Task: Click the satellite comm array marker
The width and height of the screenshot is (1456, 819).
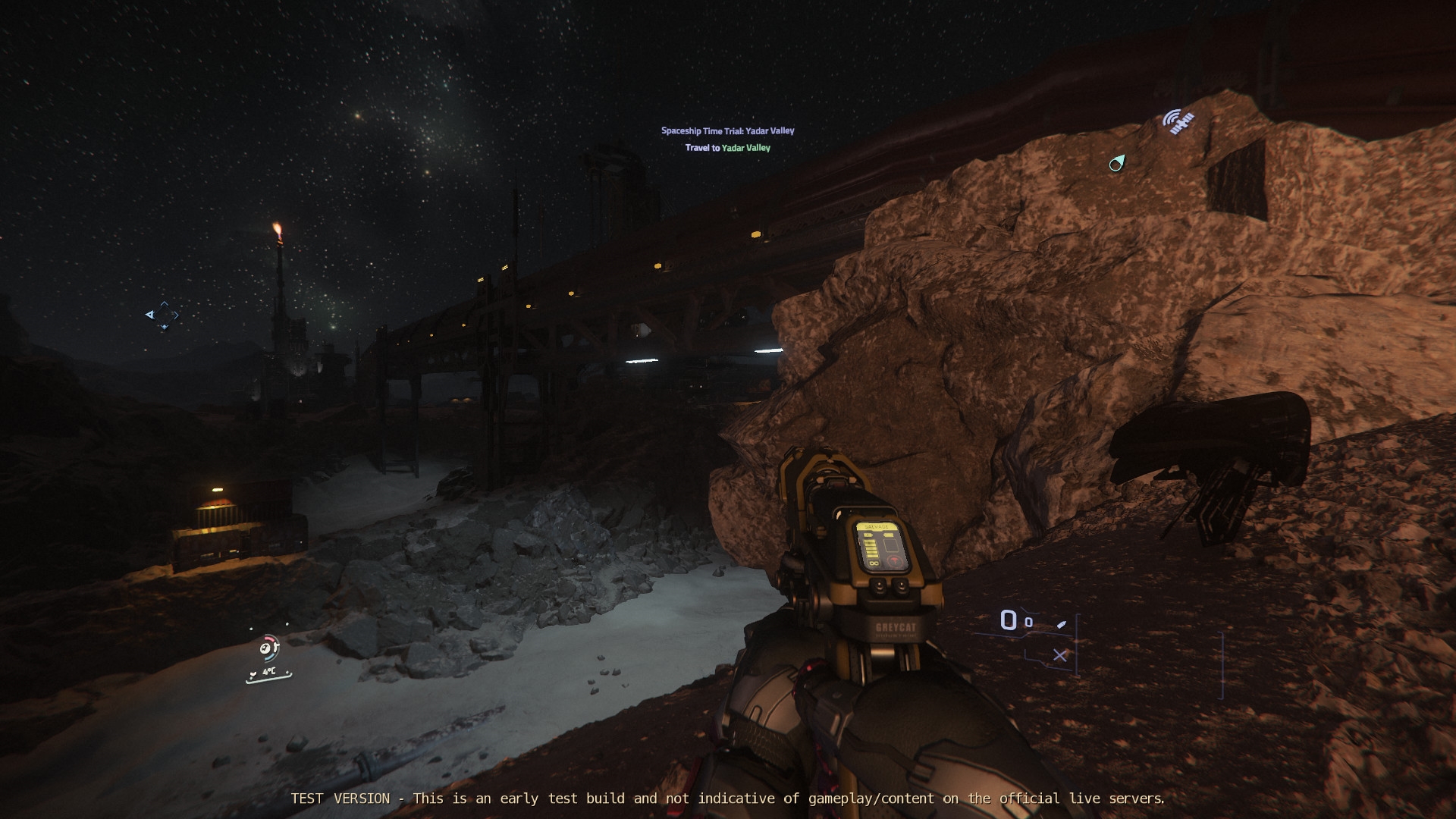Action: point(1178,121)
